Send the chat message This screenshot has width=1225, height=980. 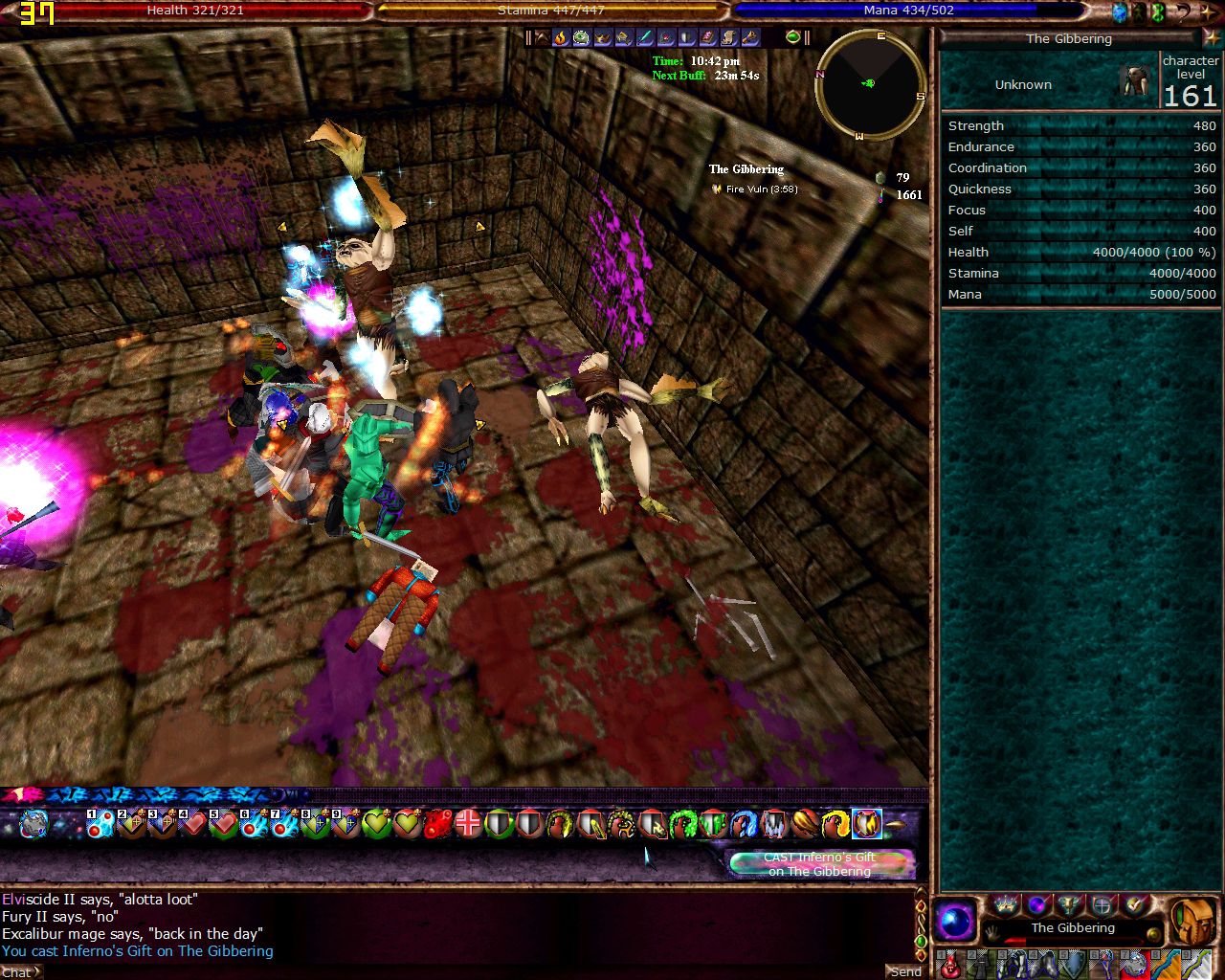click(x=905, y=971)
